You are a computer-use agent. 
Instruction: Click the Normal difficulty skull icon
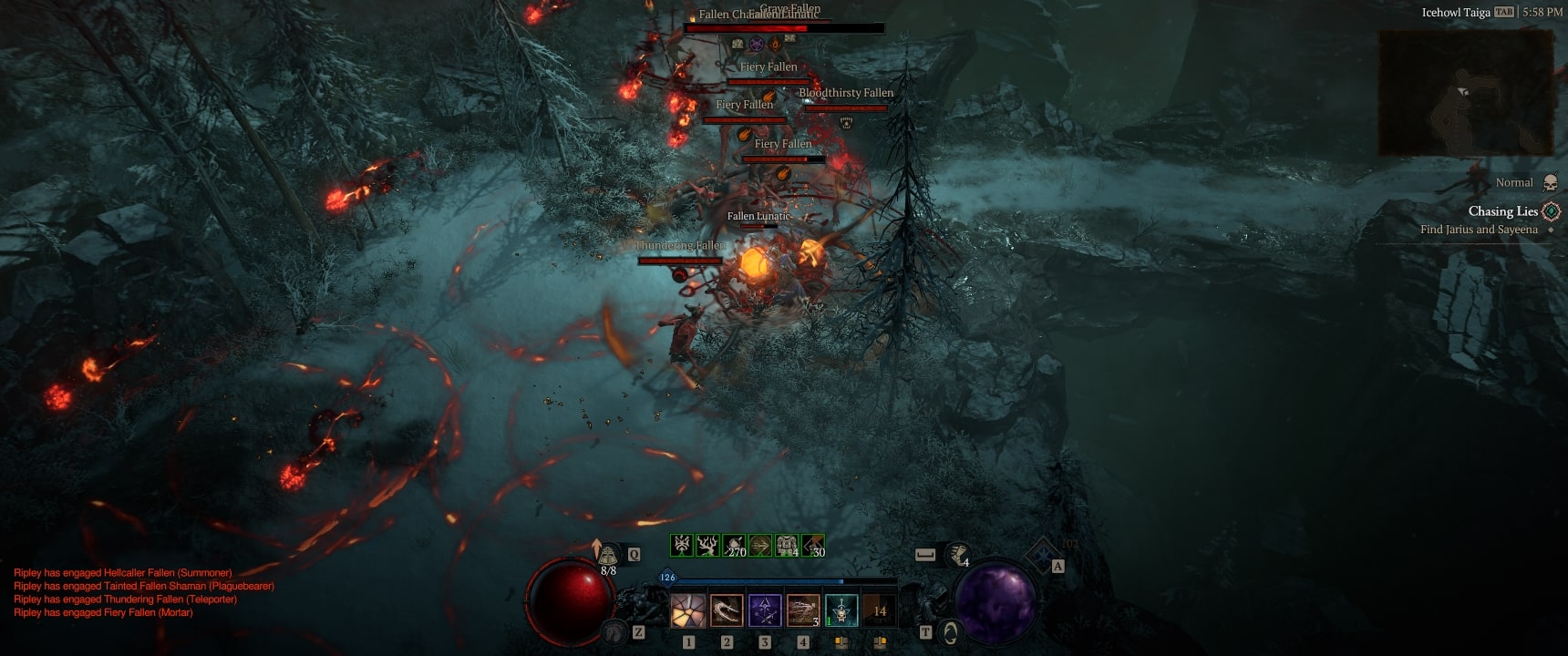tap(1549, 183)
